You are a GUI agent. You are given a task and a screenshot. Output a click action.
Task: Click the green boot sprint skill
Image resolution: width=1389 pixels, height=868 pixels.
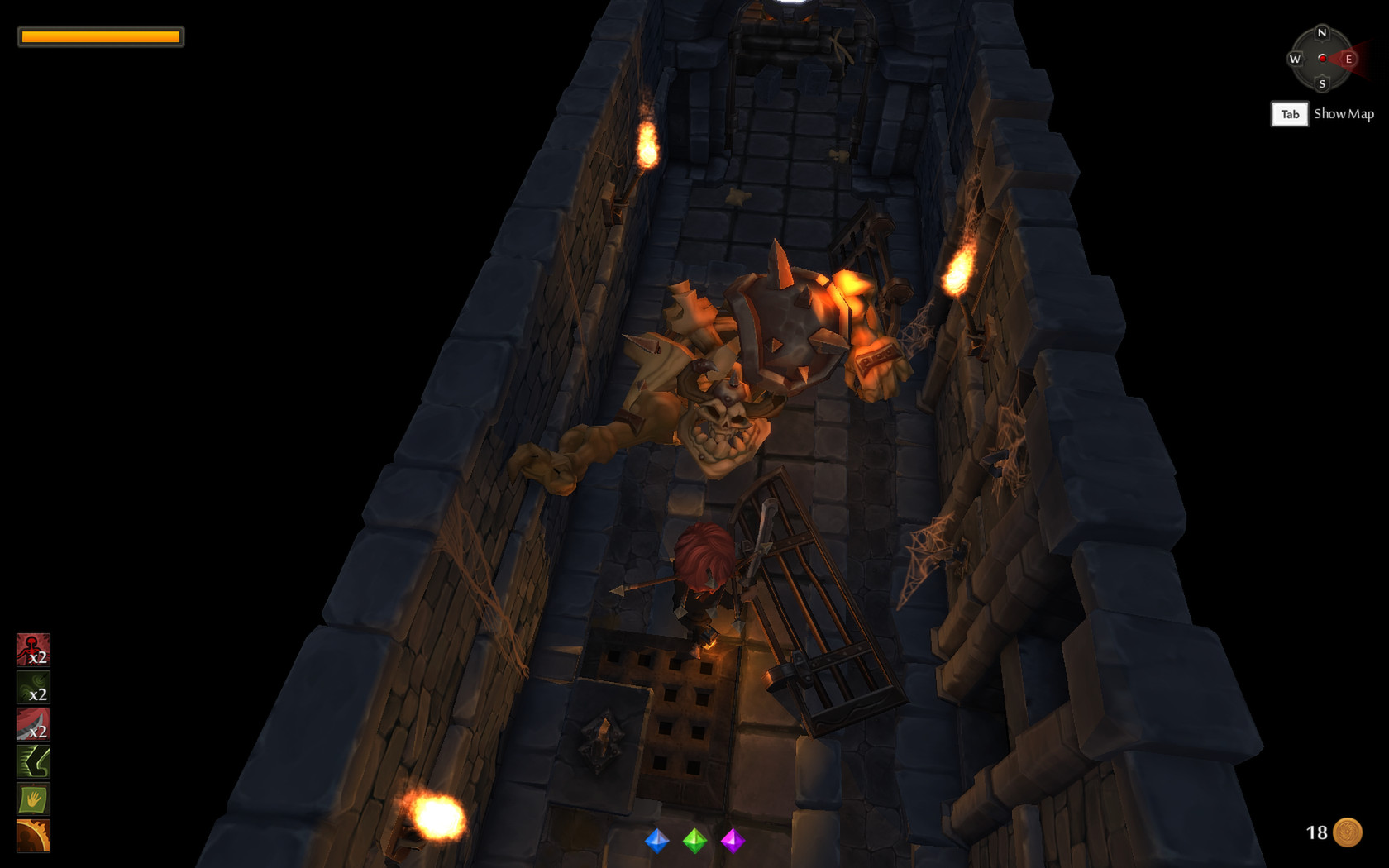coord(32,761)
